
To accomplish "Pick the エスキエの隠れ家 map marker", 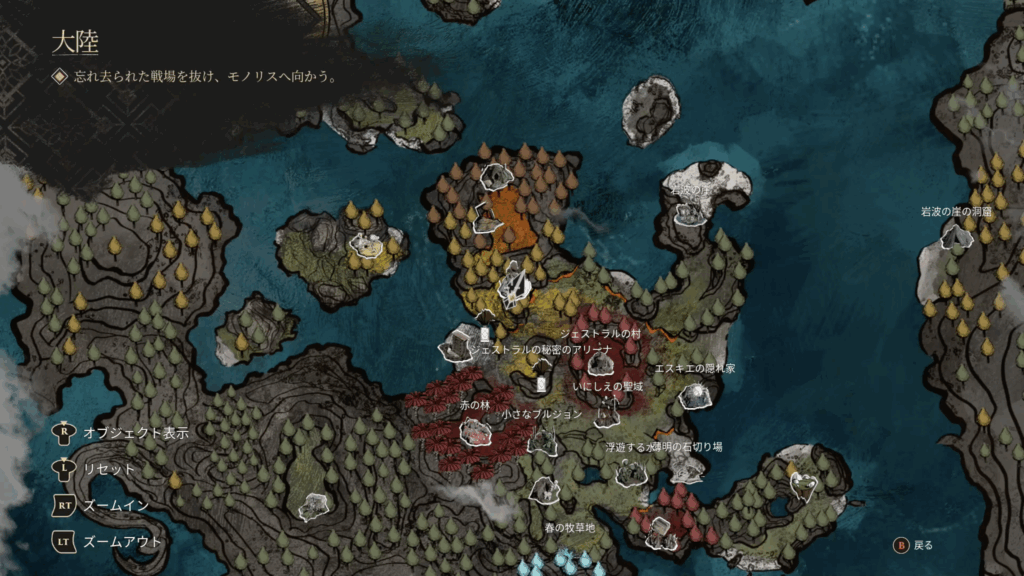I will 694,395.
